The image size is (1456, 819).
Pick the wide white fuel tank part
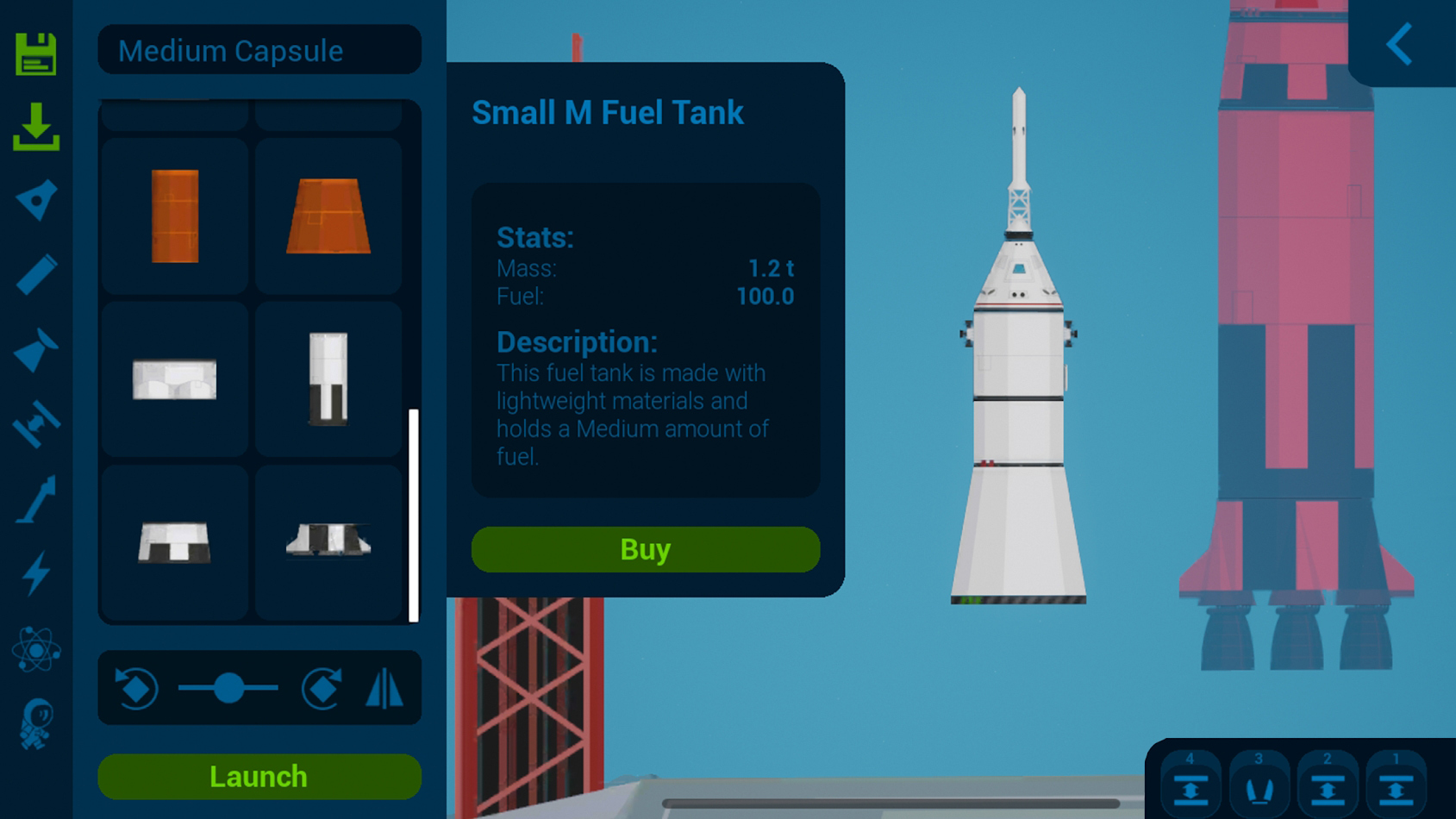point(175,379)
